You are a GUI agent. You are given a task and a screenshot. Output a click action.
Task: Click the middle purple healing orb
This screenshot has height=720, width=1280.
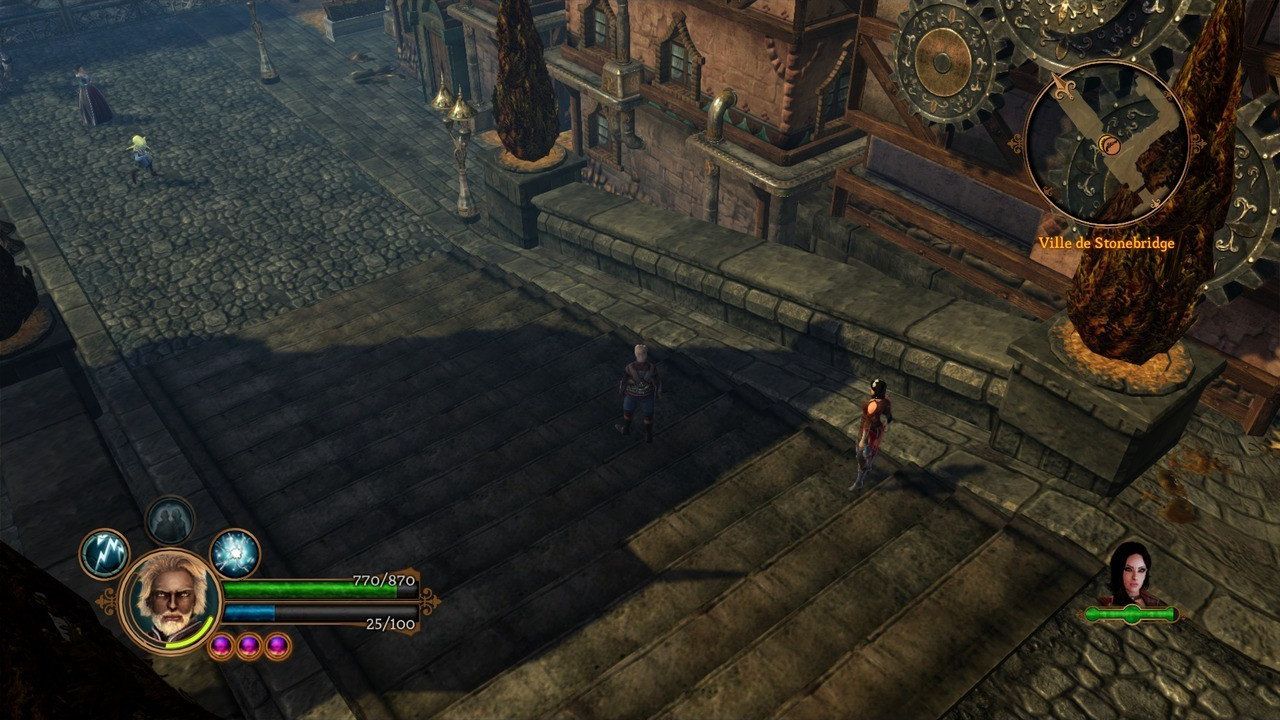247,644
